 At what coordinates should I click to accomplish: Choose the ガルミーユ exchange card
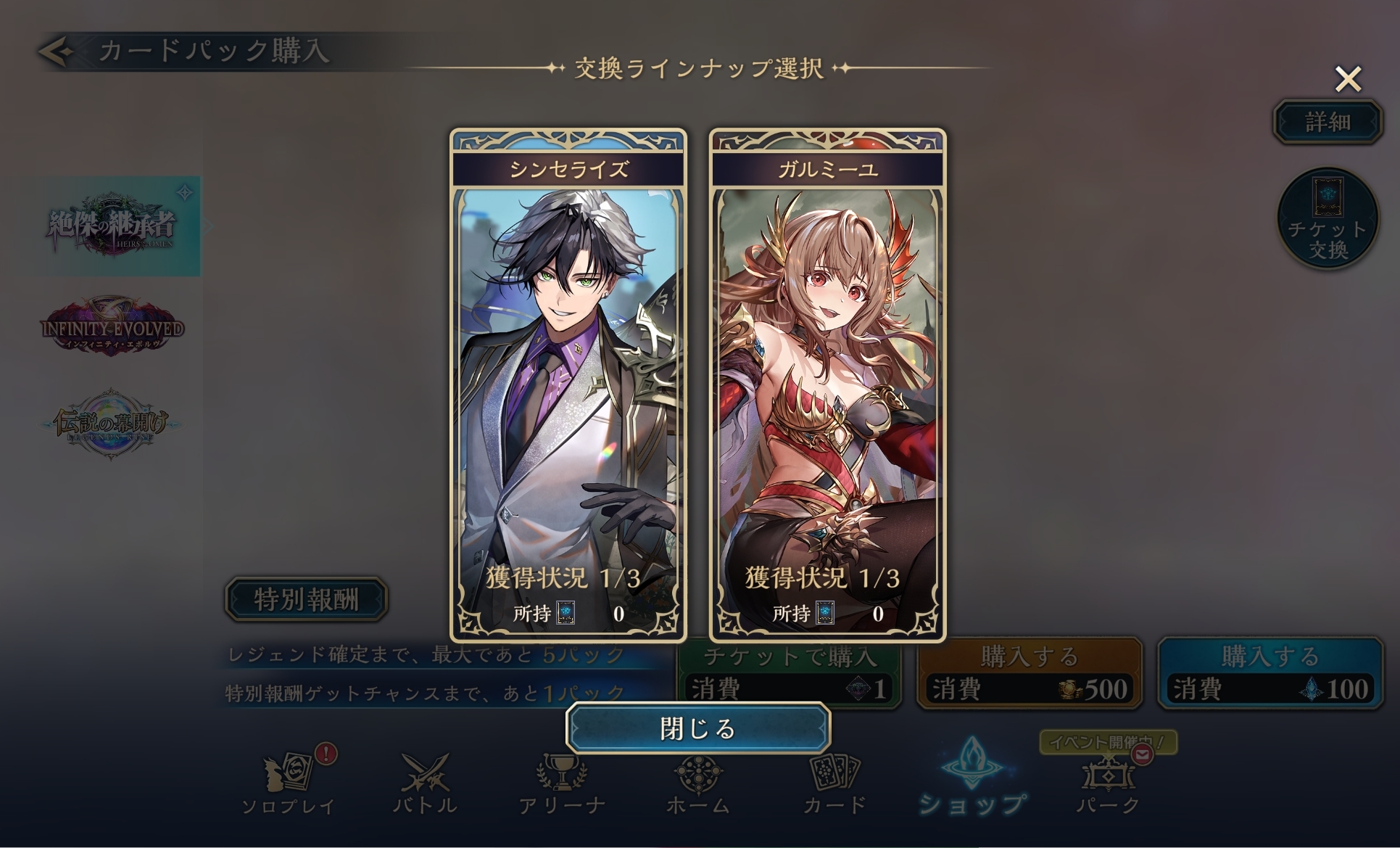[827, 384]
